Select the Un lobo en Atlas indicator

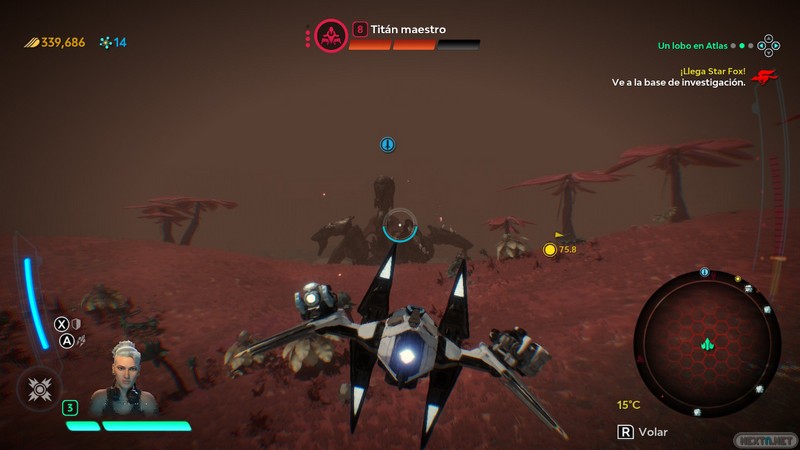pos(691,45)
